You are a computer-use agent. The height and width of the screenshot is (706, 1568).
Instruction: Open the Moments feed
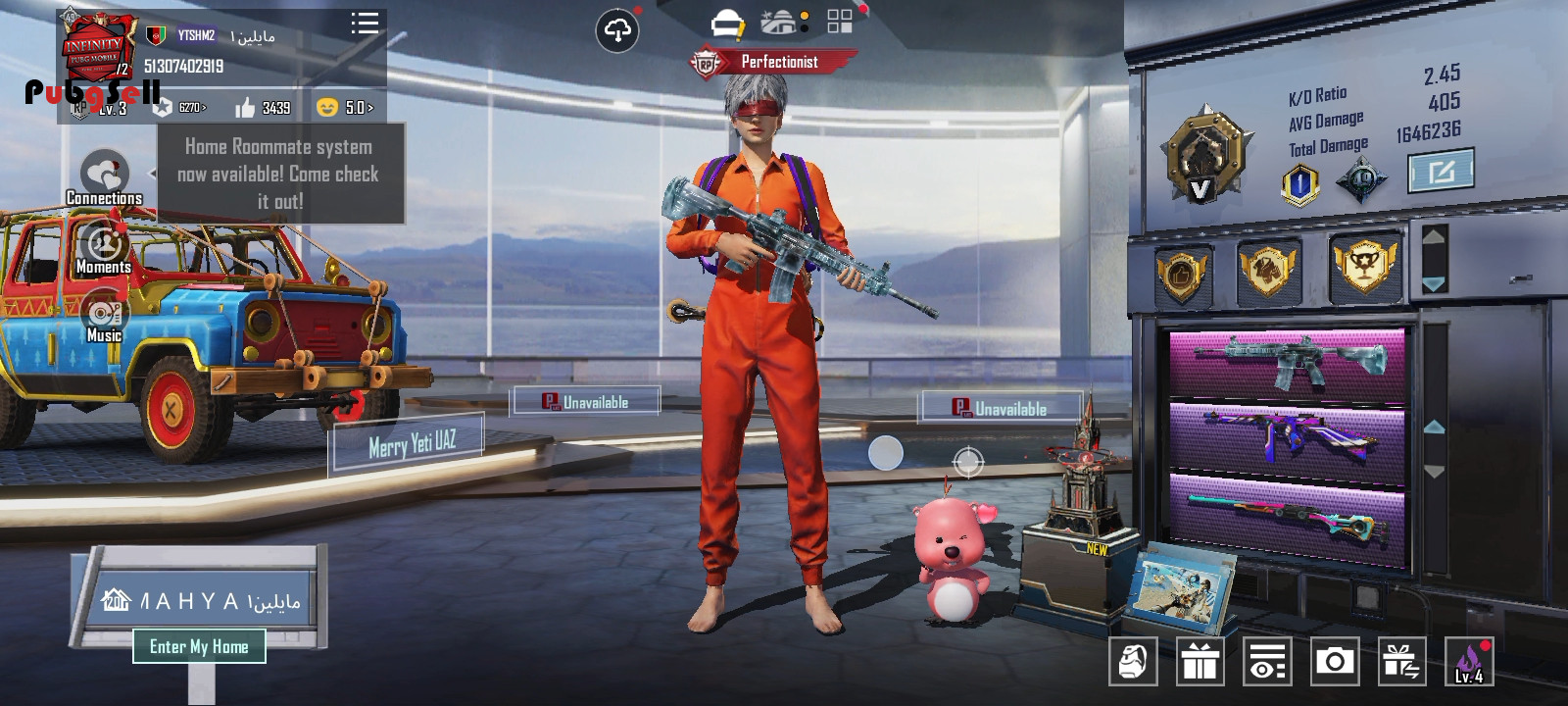point(104,245)
